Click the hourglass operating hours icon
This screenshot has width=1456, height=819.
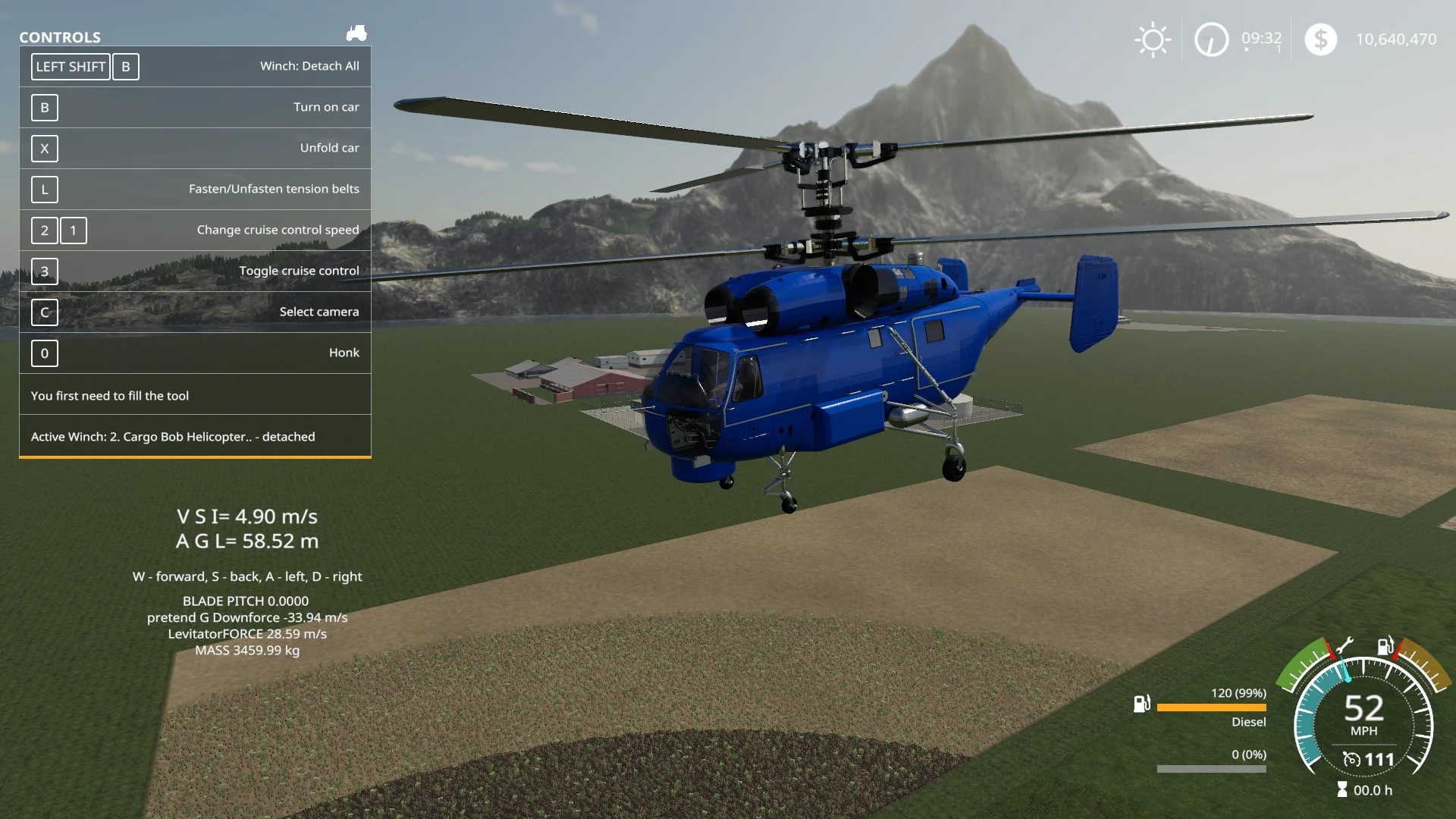[x=1342, y=790]
